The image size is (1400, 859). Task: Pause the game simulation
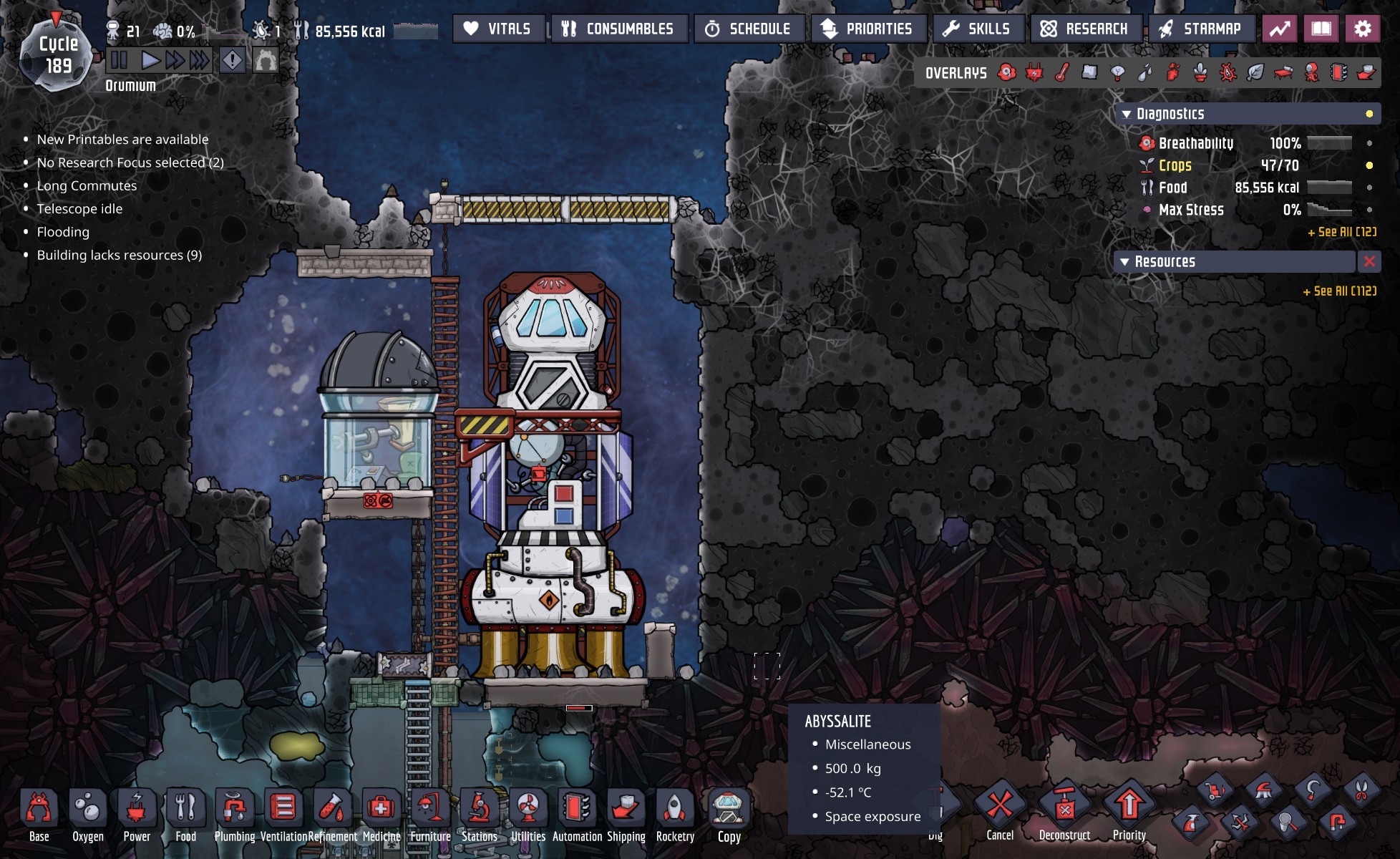click(120, 60)
